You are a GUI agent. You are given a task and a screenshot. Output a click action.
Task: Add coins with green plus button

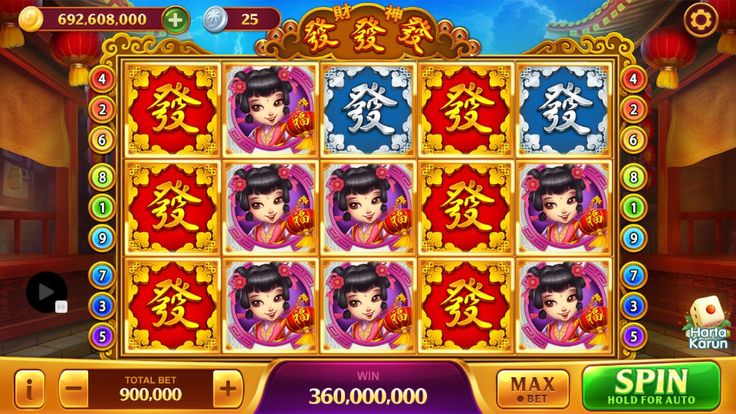pyautogui.click(x=174, y=19)
